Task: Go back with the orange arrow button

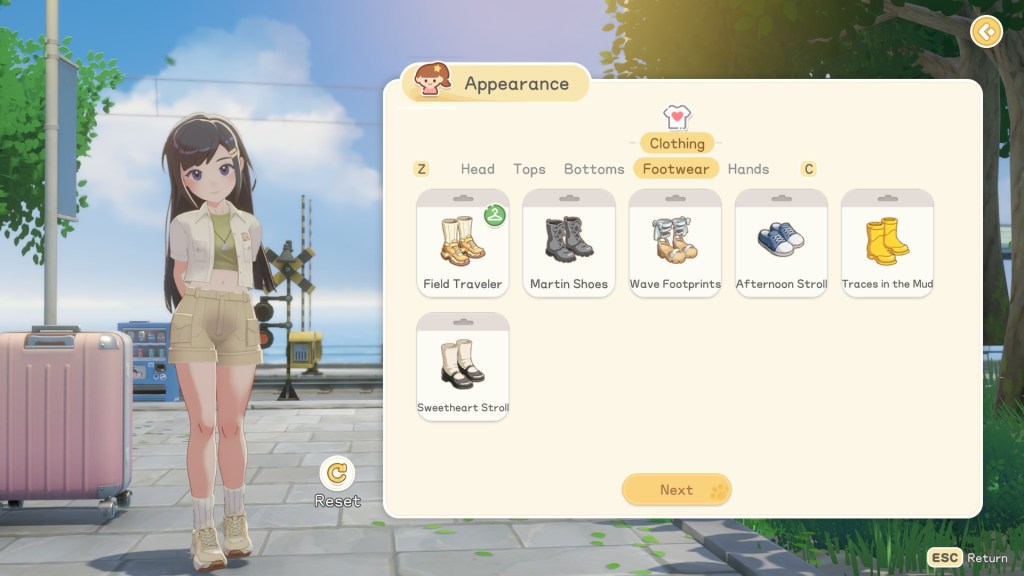Action: [986, 32]
